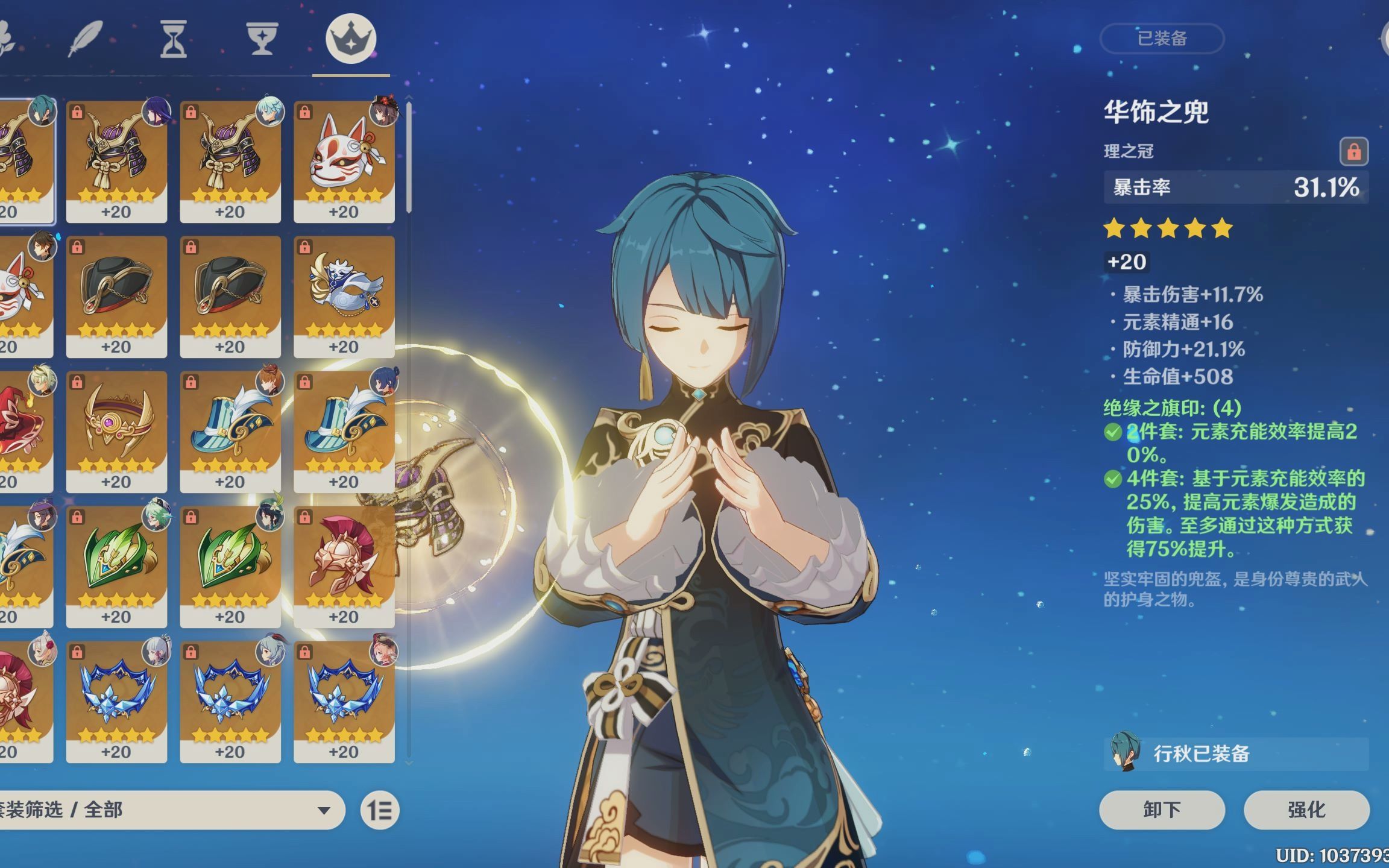The width and height of the screenshot is (1389, 868).
Task: Click the round sort order button
Action: click(x=380, y=810)
